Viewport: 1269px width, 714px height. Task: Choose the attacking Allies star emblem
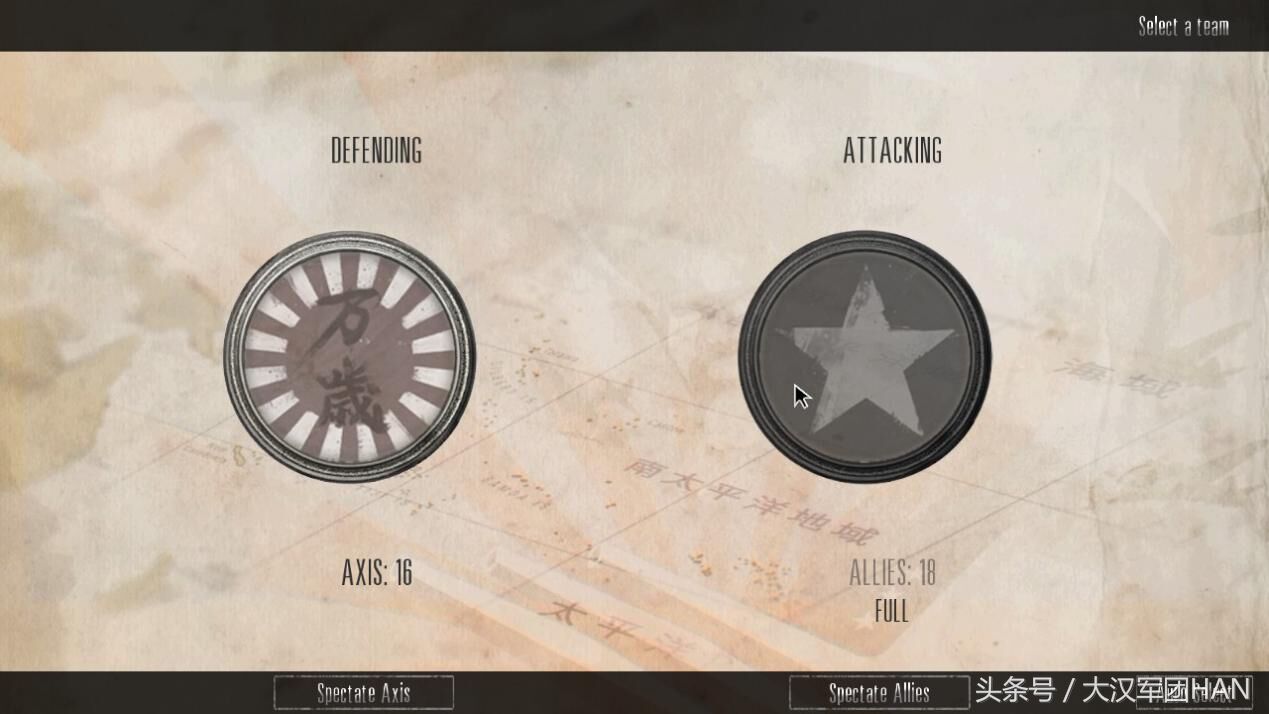(x=864, y=357)
